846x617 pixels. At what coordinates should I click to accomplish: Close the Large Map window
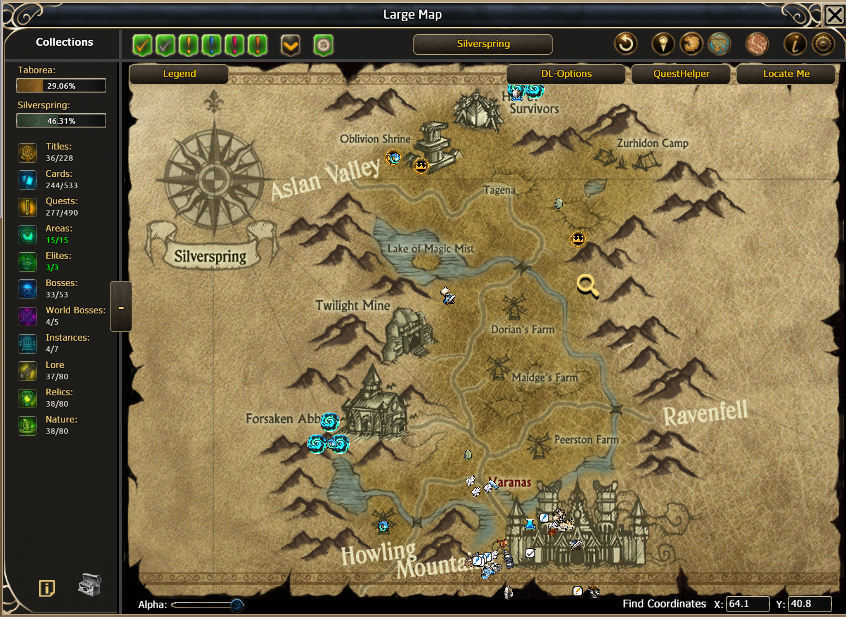pyautogui.click(x=833, y=15)
